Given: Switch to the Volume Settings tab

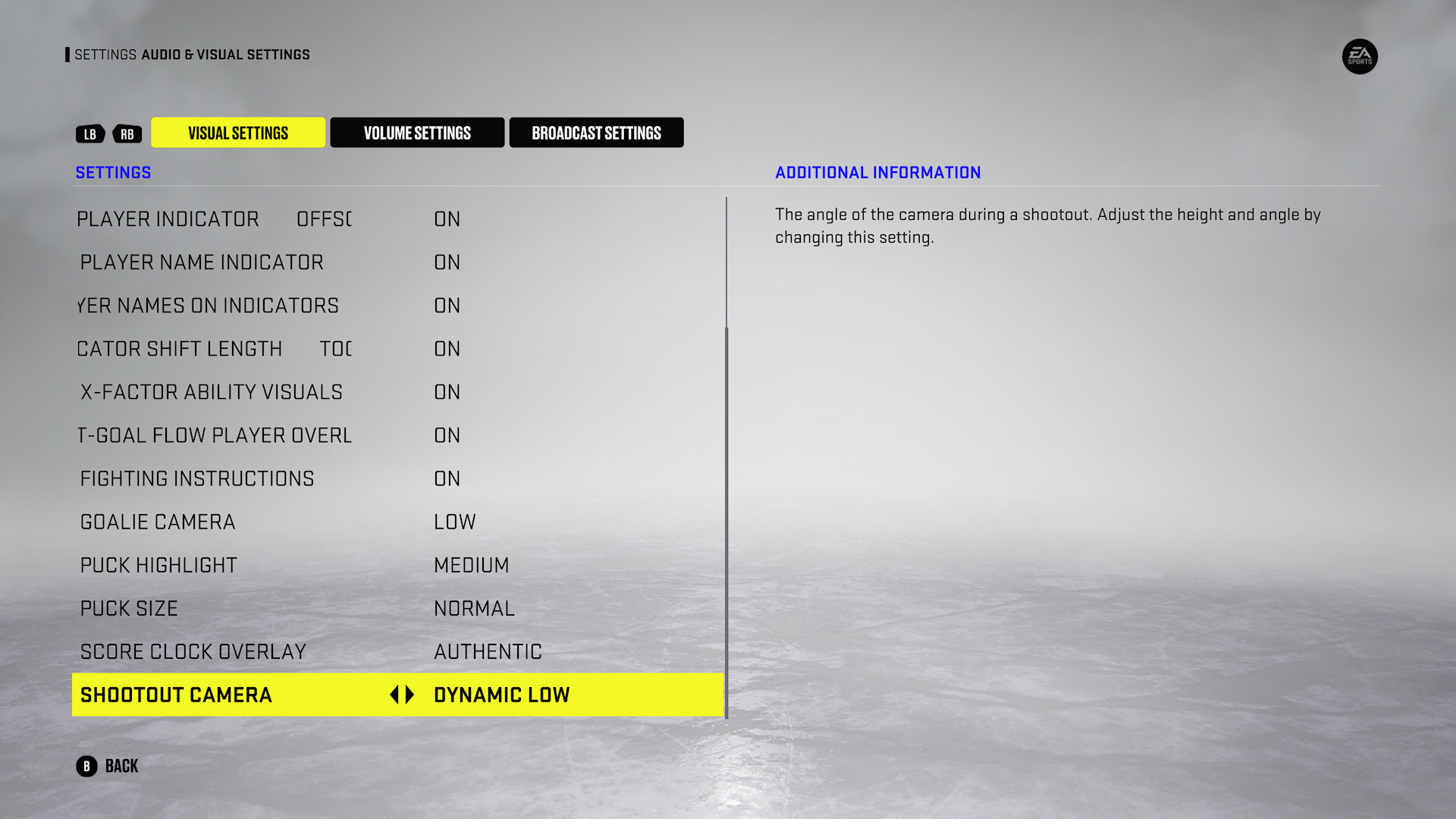Looking at the screenshot, I should click(416, 132).
